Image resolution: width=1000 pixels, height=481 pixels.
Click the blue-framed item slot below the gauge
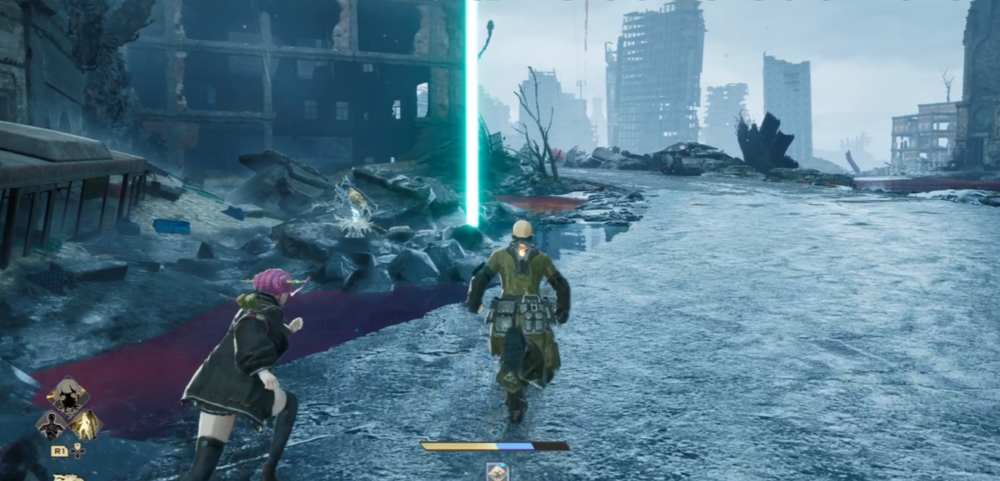pos(496,471)
